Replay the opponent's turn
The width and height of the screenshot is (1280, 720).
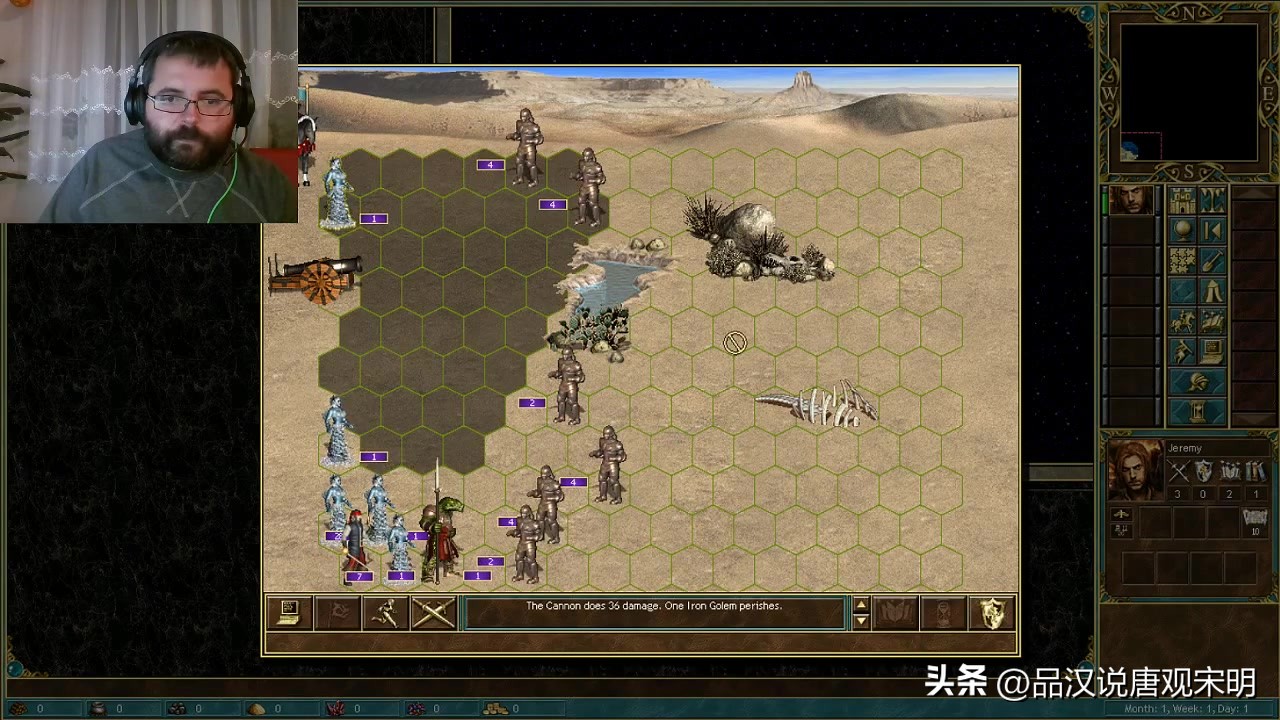pyautogui.click(x=1214, y=229)
